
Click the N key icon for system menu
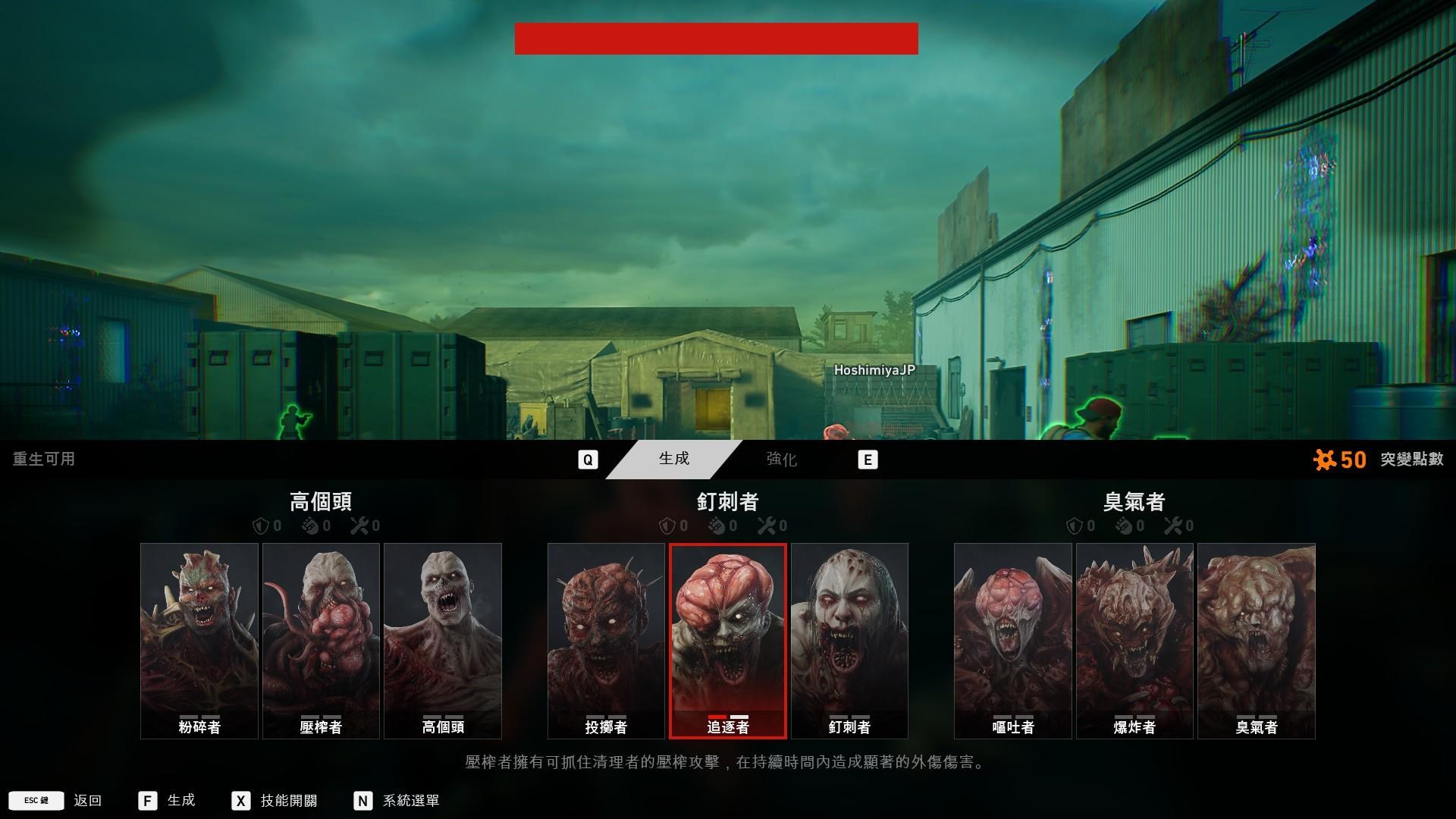pos(363,800)
